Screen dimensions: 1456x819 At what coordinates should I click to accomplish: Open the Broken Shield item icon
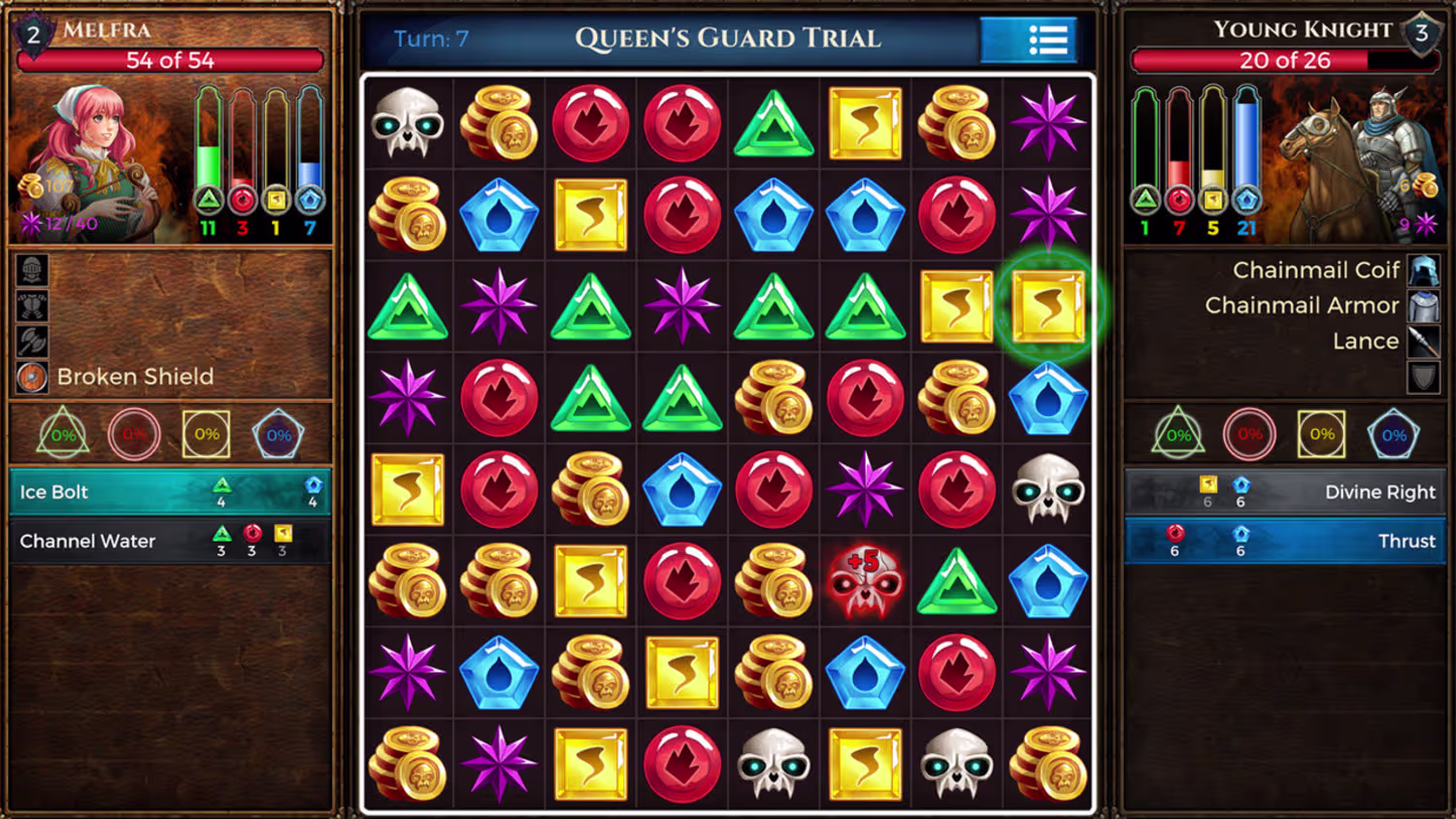pyautogui.click(x=32, y=377)
